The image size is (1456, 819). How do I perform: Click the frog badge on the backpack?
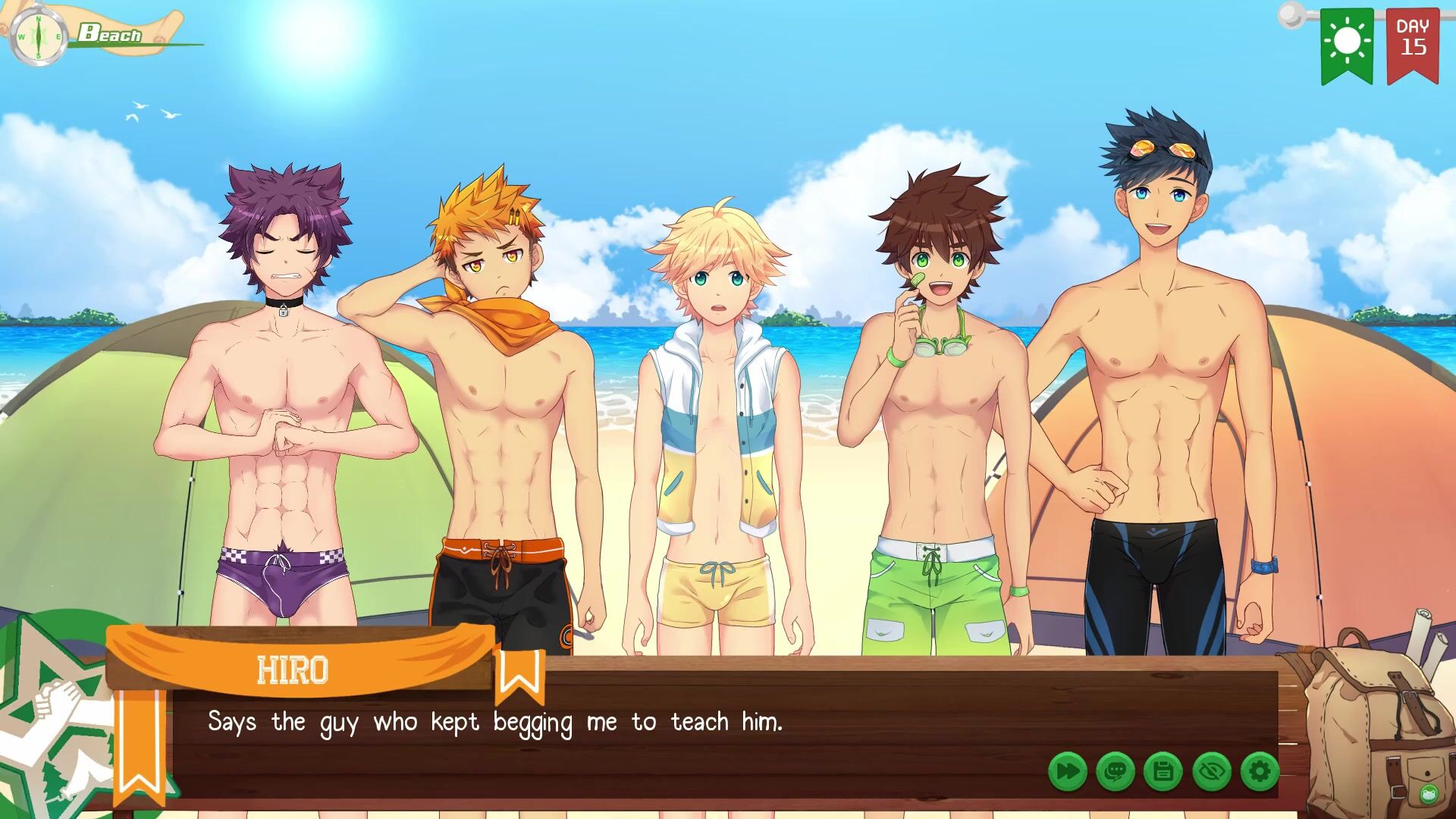pos(1429,794)
